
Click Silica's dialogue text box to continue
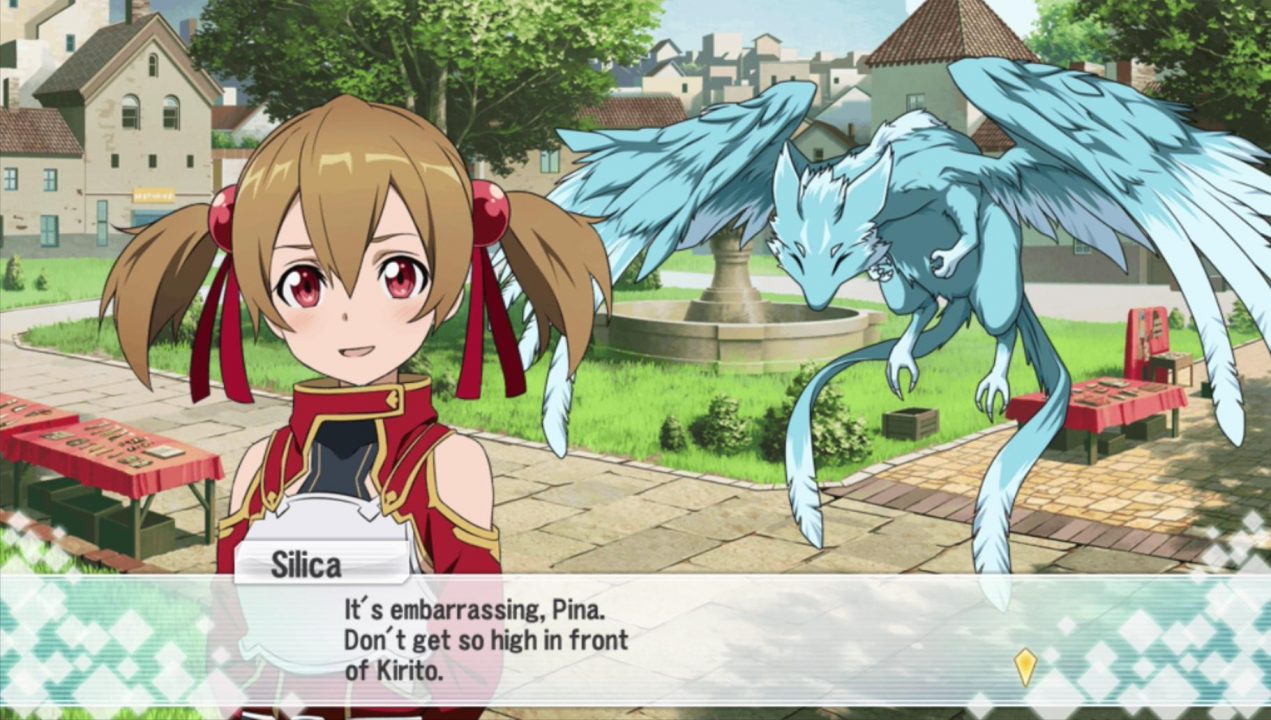tap(640, 640)
